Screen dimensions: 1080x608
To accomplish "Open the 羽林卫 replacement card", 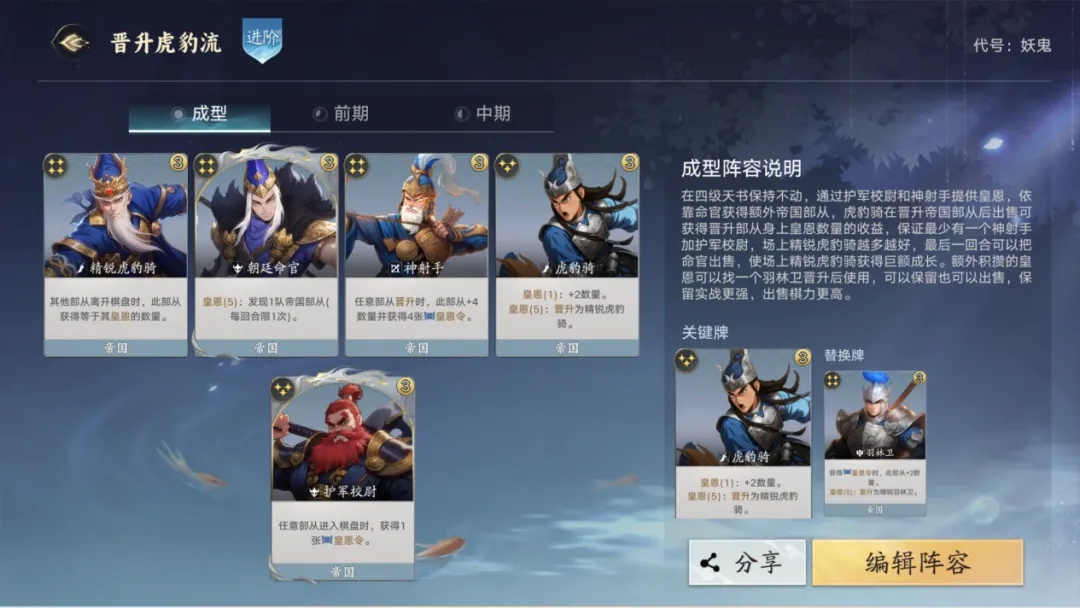I will point(874,442).
